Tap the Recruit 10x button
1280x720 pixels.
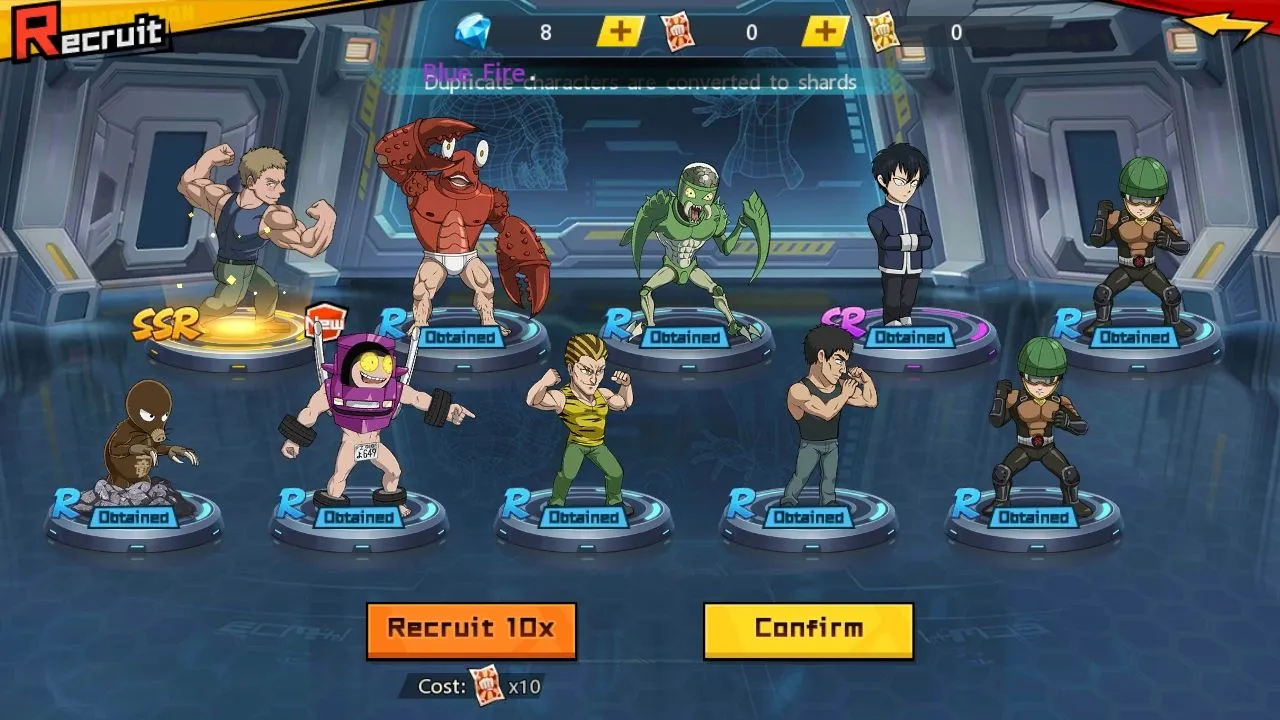point(471,630)
